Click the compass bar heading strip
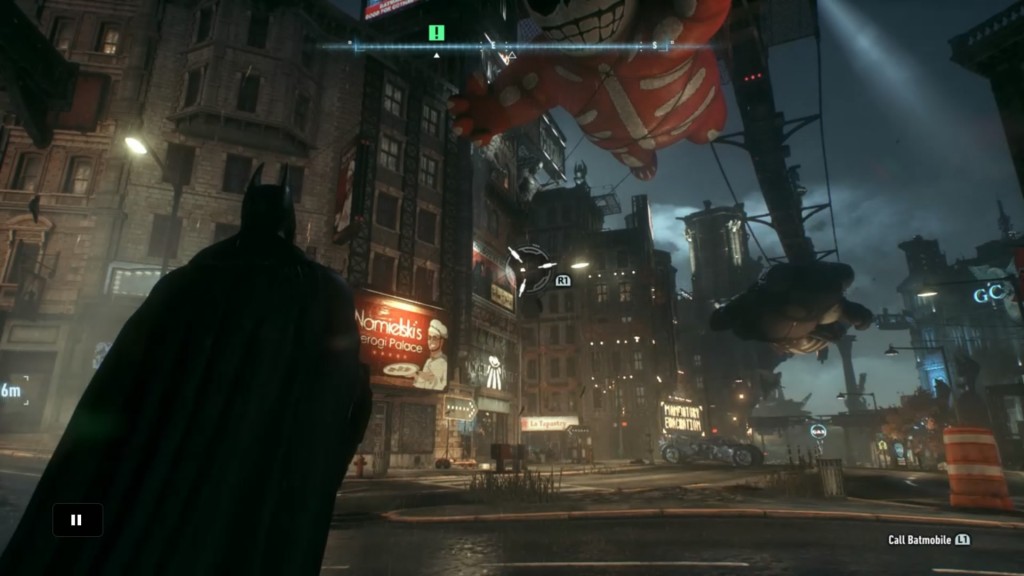This screenshot has width=1024, height=576. tap(510, 46)
